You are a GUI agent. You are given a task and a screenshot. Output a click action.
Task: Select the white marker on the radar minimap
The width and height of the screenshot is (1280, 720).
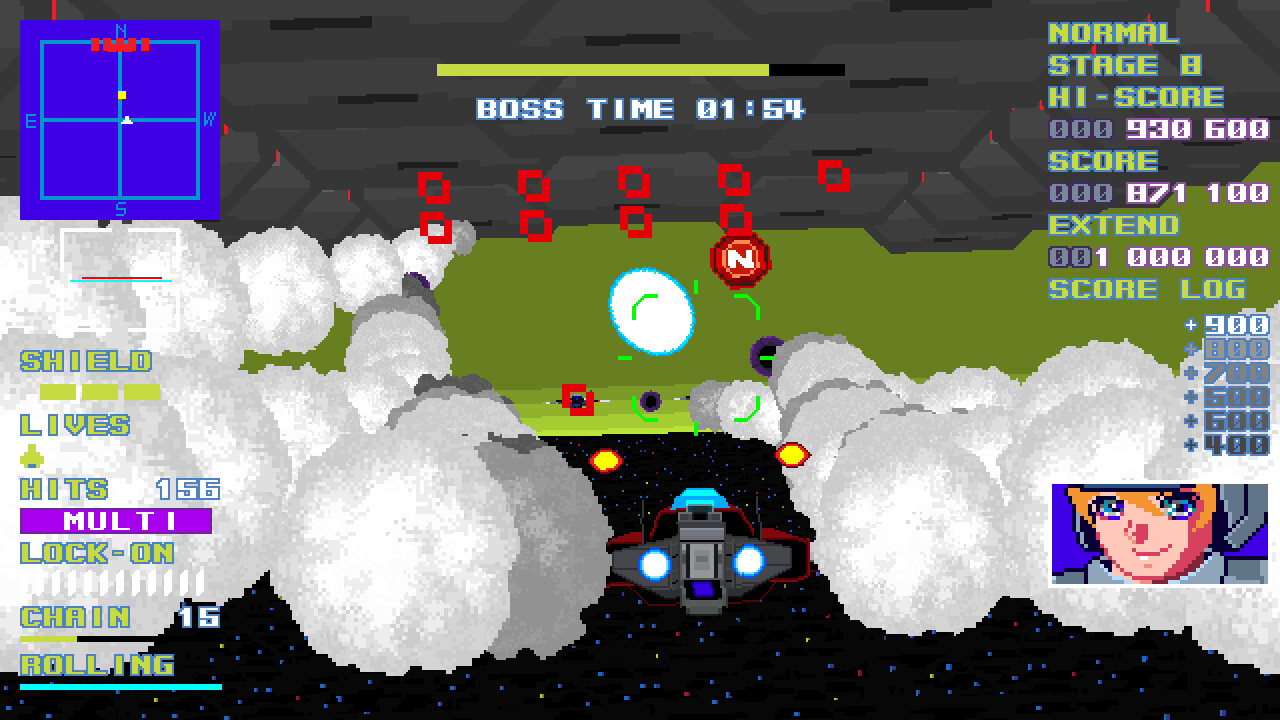point(126,120)
